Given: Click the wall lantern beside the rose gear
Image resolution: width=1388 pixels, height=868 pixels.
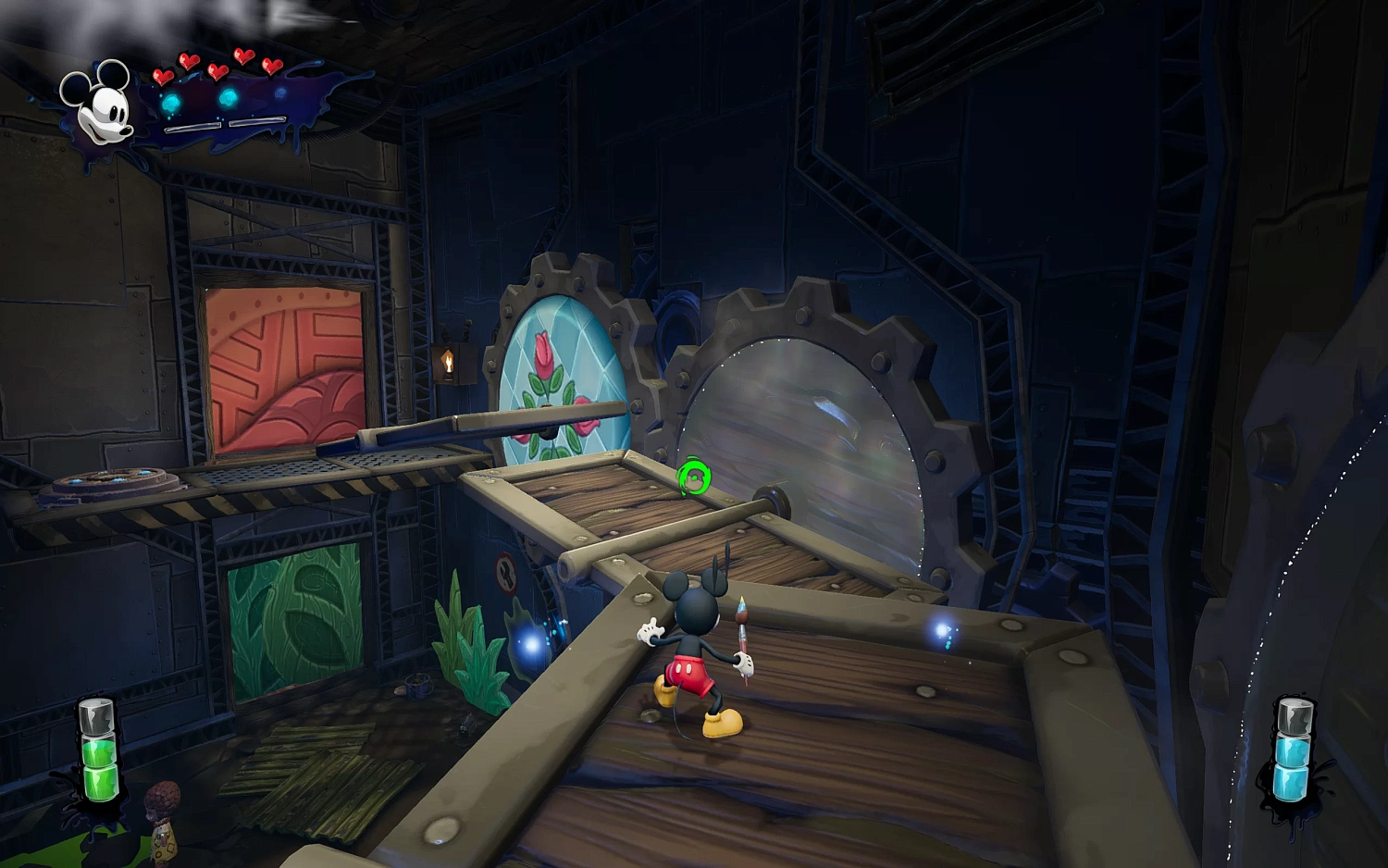Looking at the screenshot, I should (450, 361).
